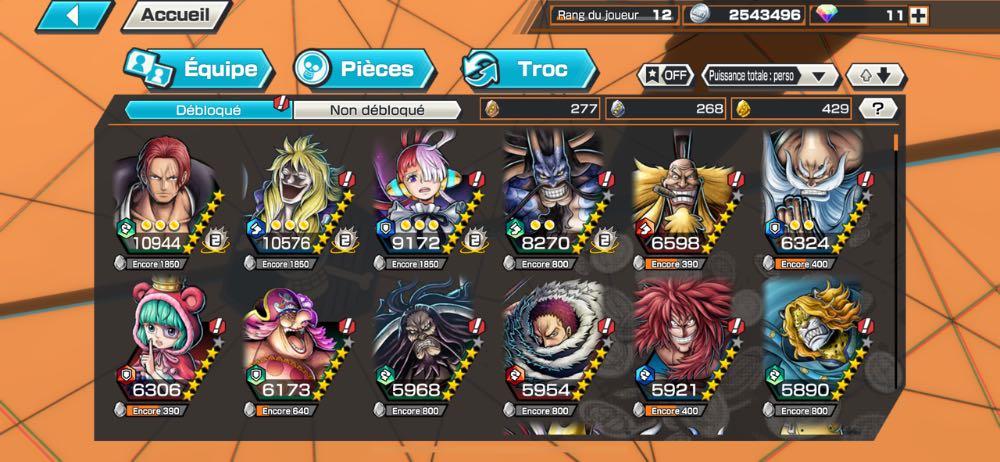
Task: Open the Troc exchange section
Action: coord(529,69)
